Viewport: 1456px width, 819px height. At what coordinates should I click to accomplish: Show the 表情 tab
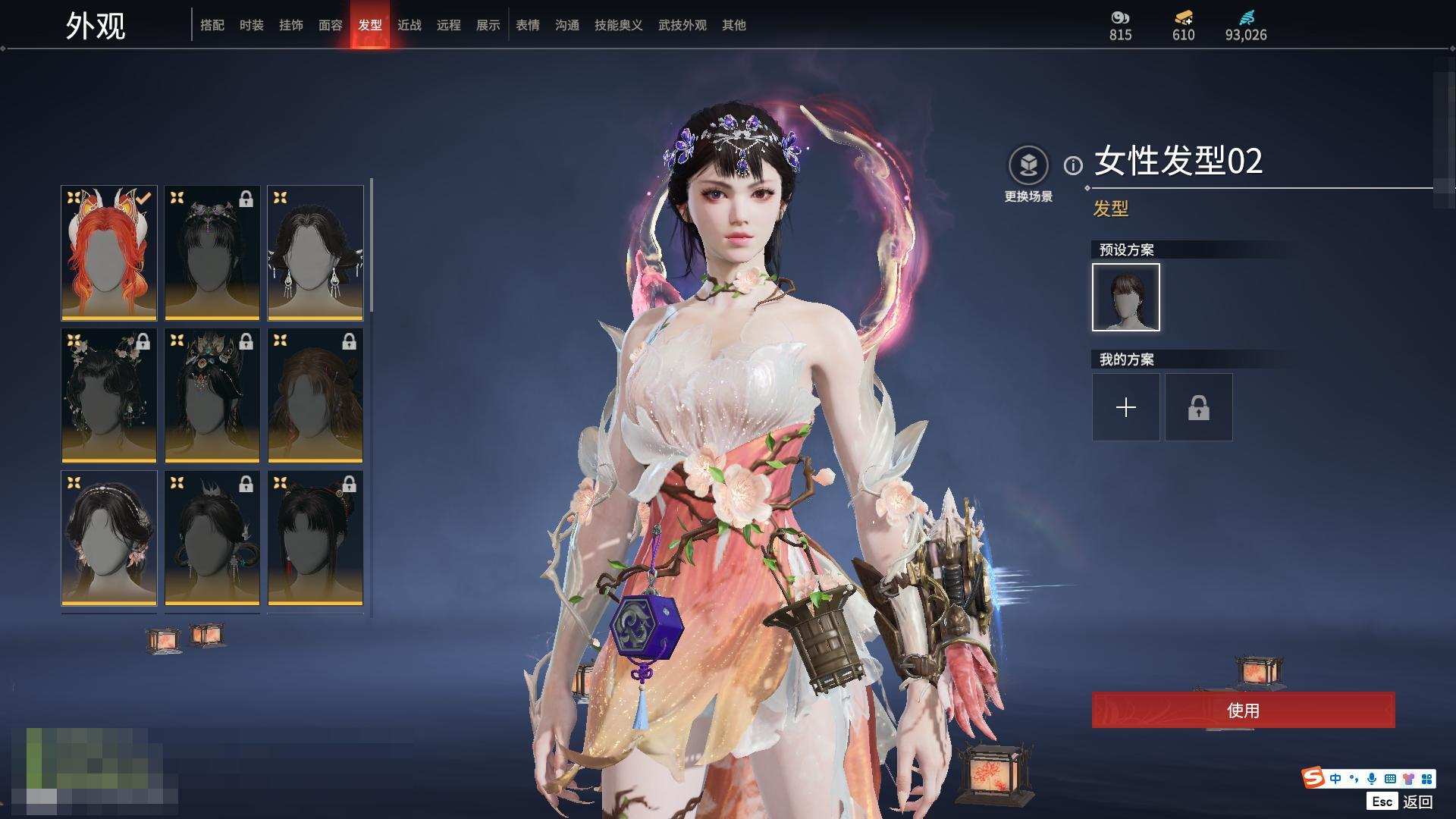tap(528, 25)
